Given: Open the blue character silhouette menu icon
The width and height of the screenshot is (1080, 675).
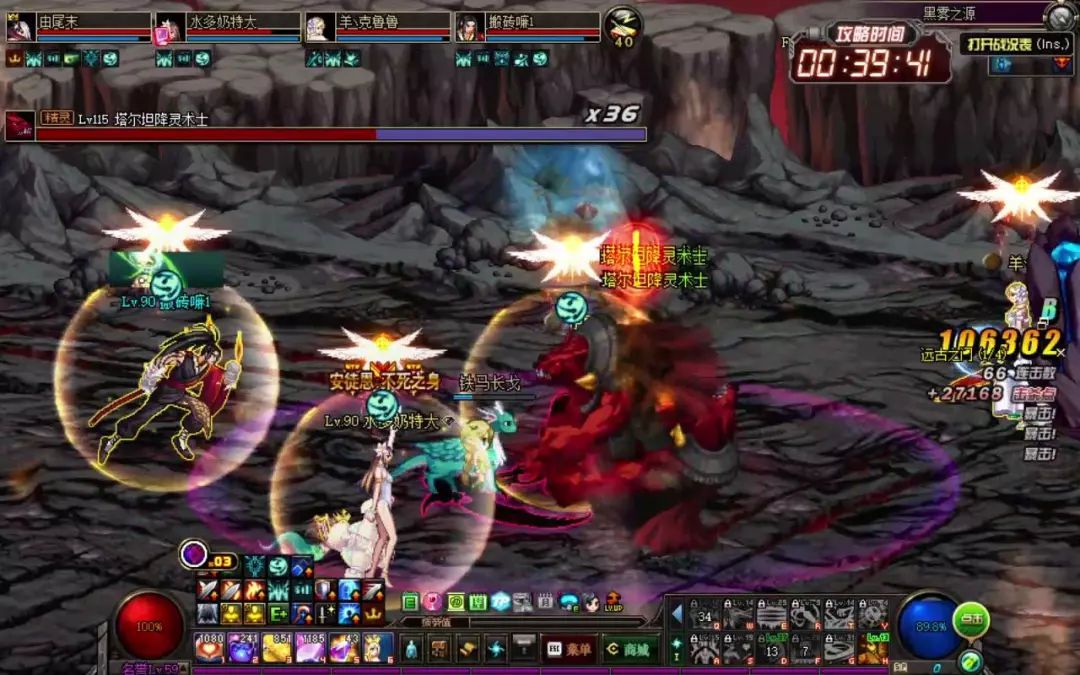Looking at the screenshot, I should (410, 649).
